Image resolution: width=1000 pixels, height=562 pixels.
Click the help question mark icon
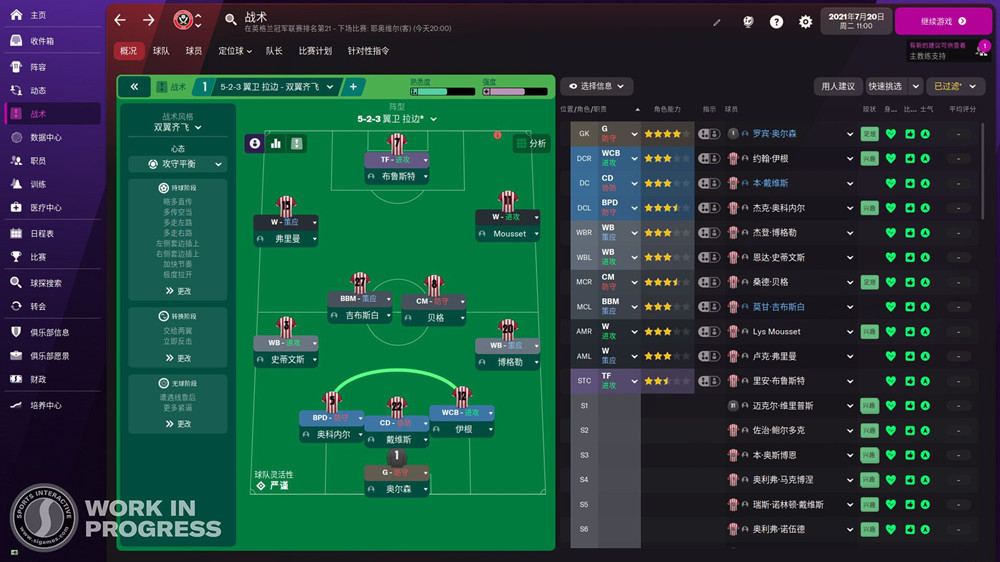tap(776, 22)
